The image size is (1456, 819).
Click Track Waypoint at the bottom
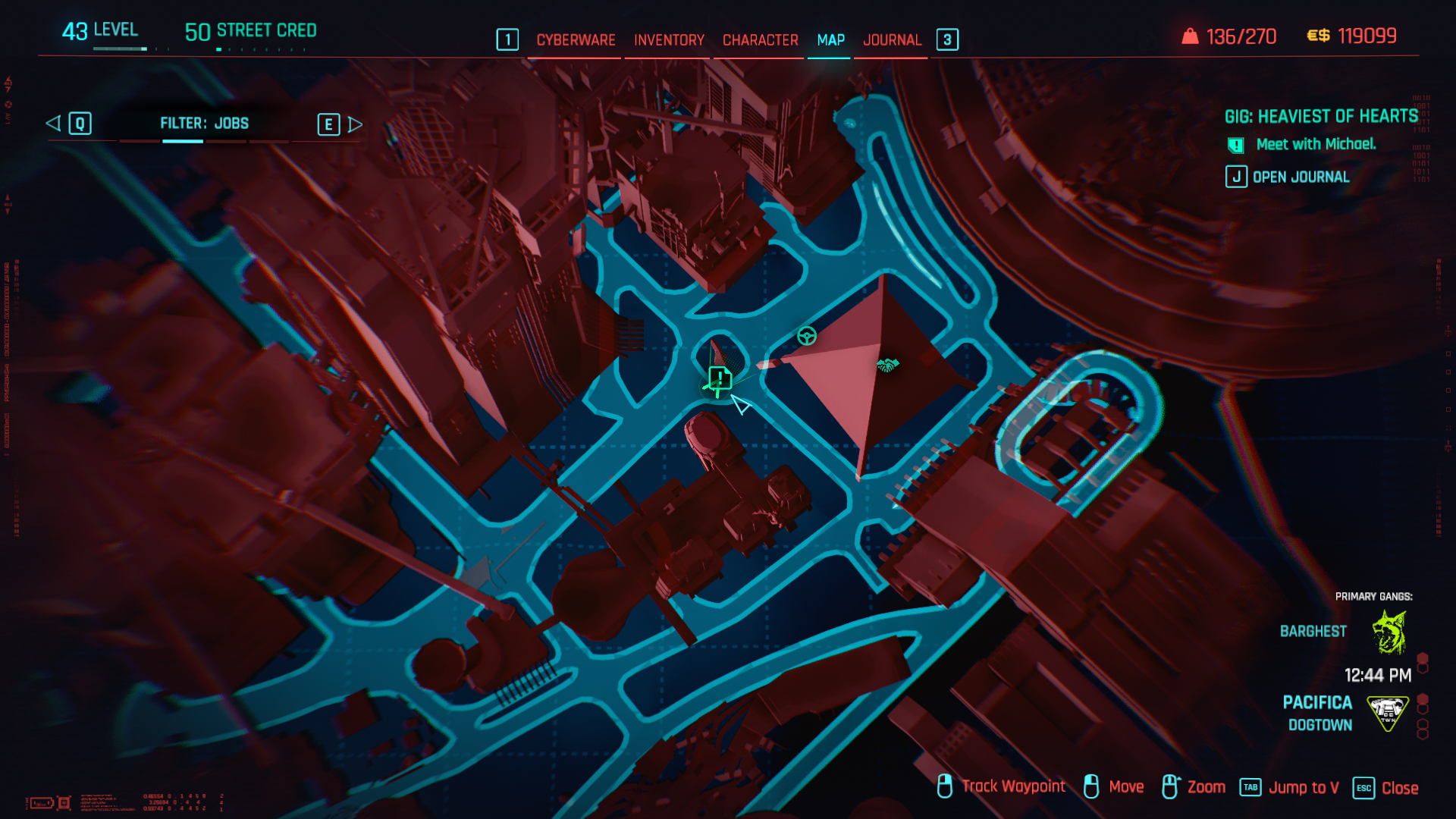coord(1013,787)
